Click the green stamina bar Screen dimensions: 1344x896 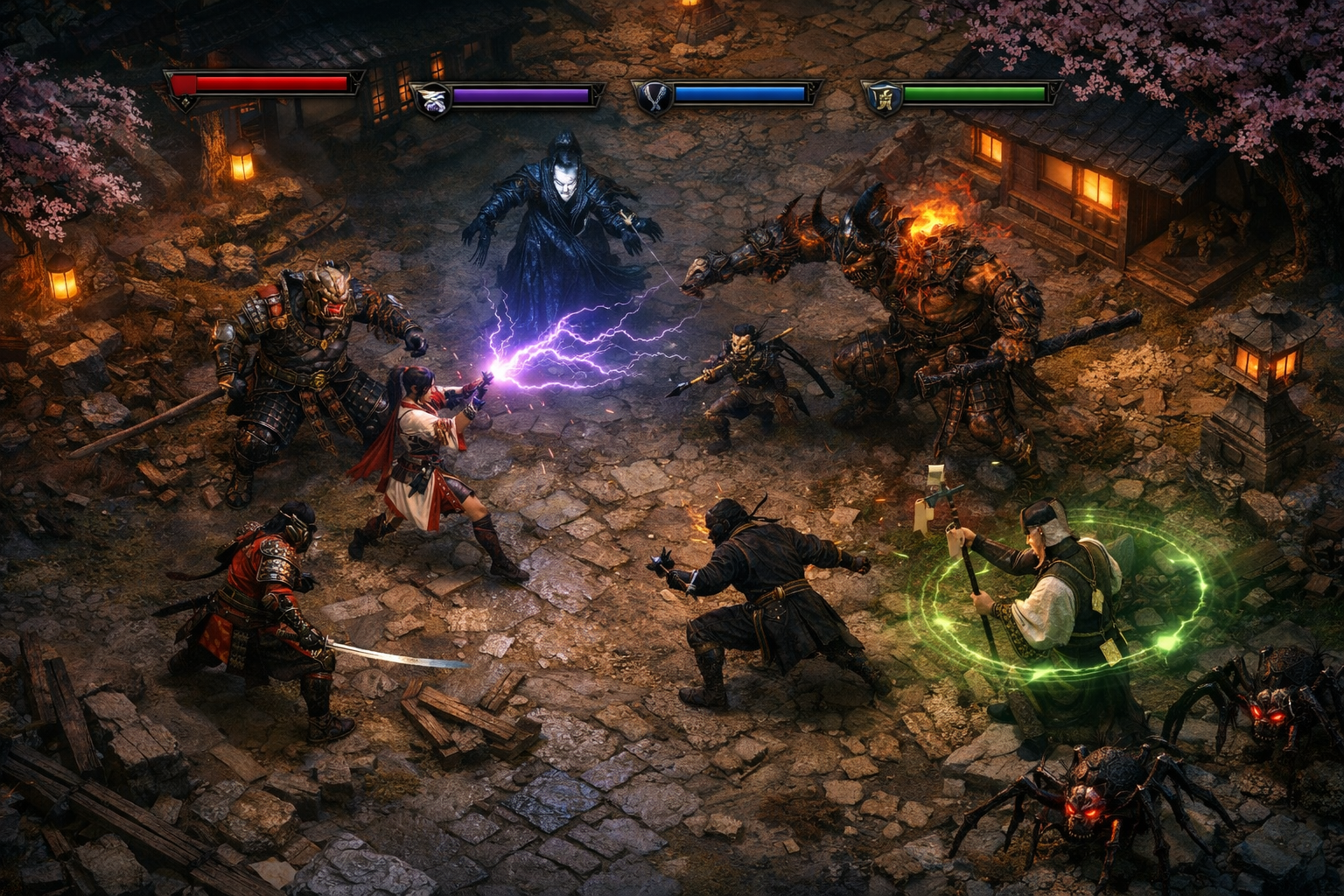[x=976, y=91]
